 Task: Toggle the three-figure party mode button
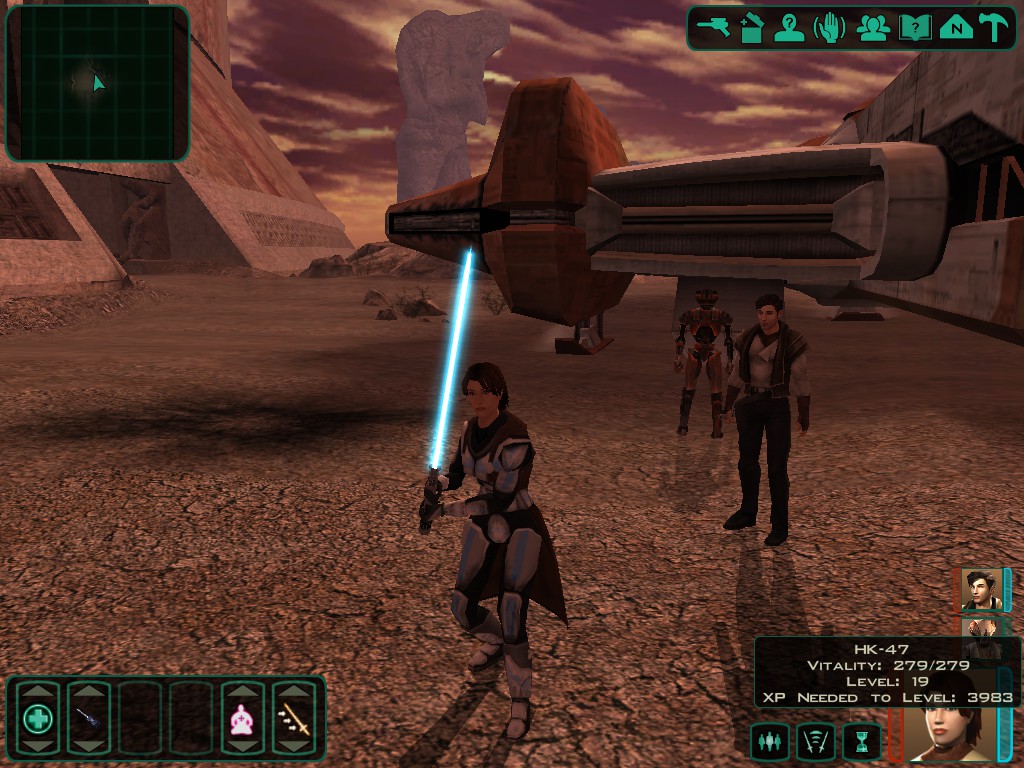[769, 741]
